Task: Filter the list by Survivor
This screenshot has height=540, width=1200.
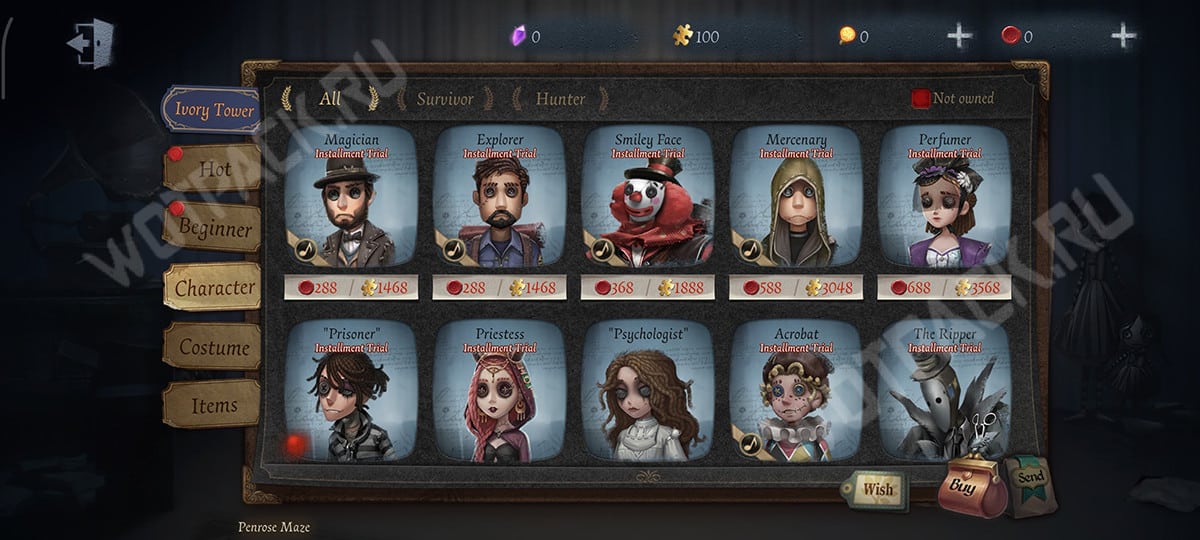Action: [445, 99]
